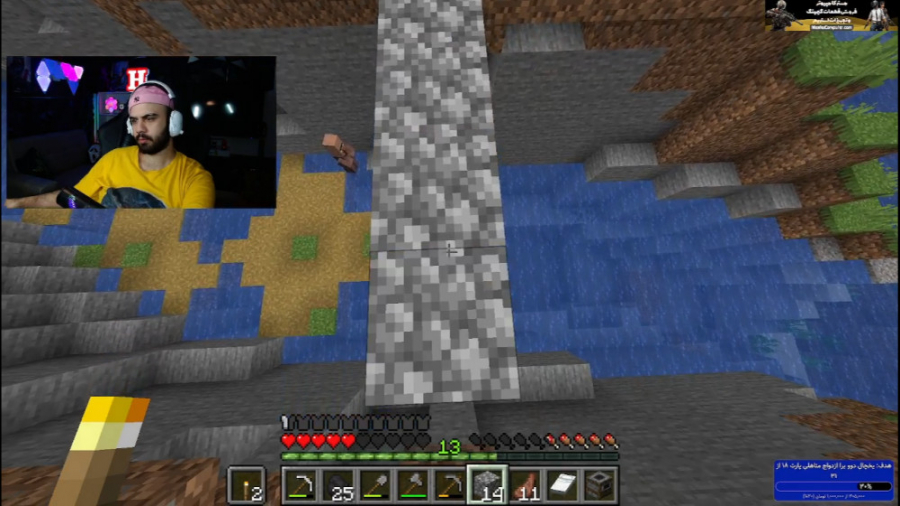900x506 pixels.
Task: Select the cobblestone stack of 14
Action: (487, 485)
